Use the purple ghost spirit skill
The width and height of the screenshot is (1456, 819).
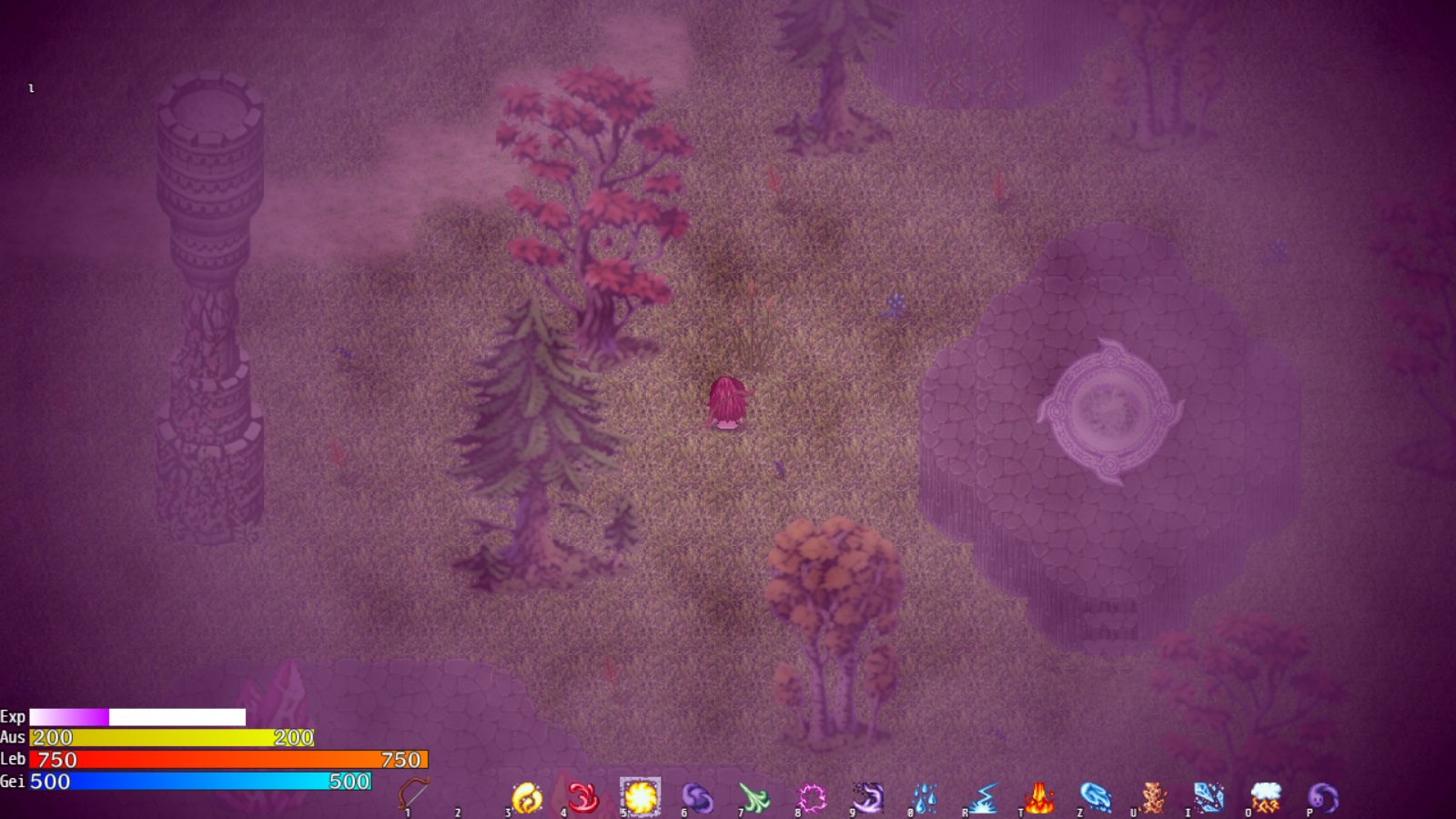tap(1323, 798)
